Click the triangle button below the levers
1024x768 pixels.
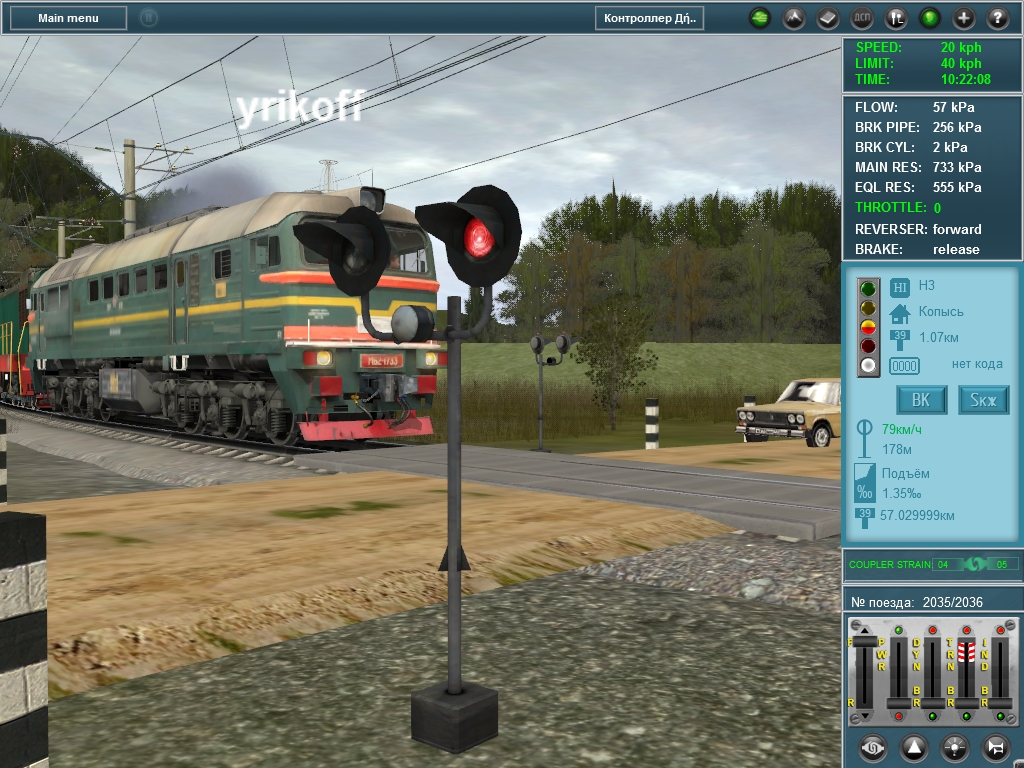(x=914, y=747)
